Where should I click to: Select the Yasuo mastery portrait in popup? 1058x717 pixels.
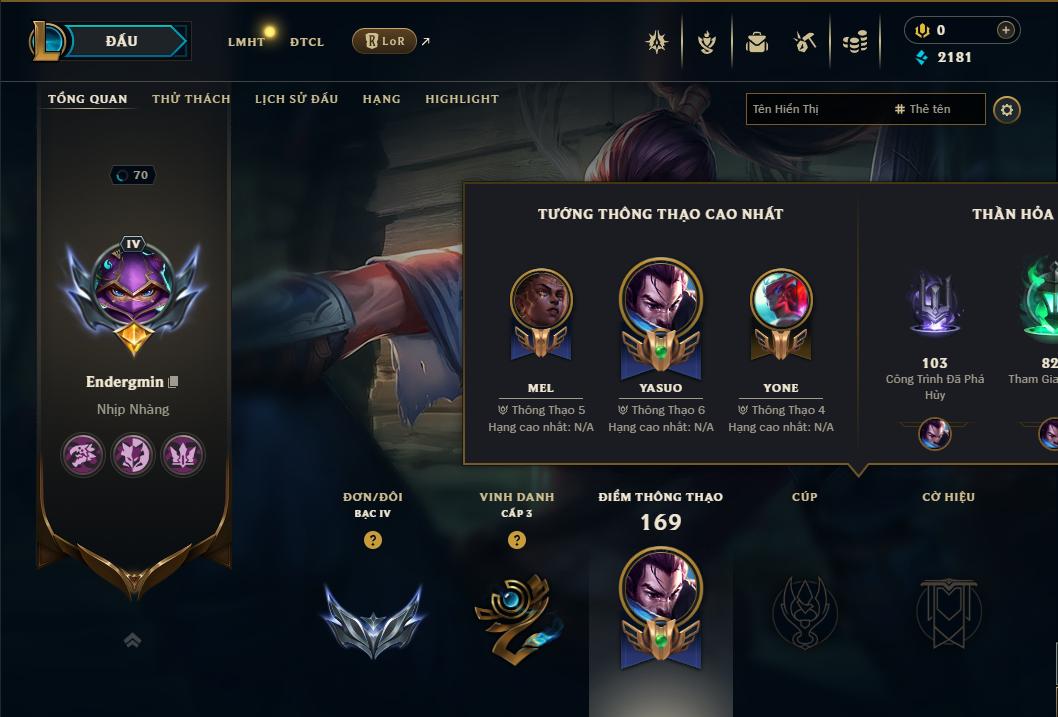coord(661,303)
